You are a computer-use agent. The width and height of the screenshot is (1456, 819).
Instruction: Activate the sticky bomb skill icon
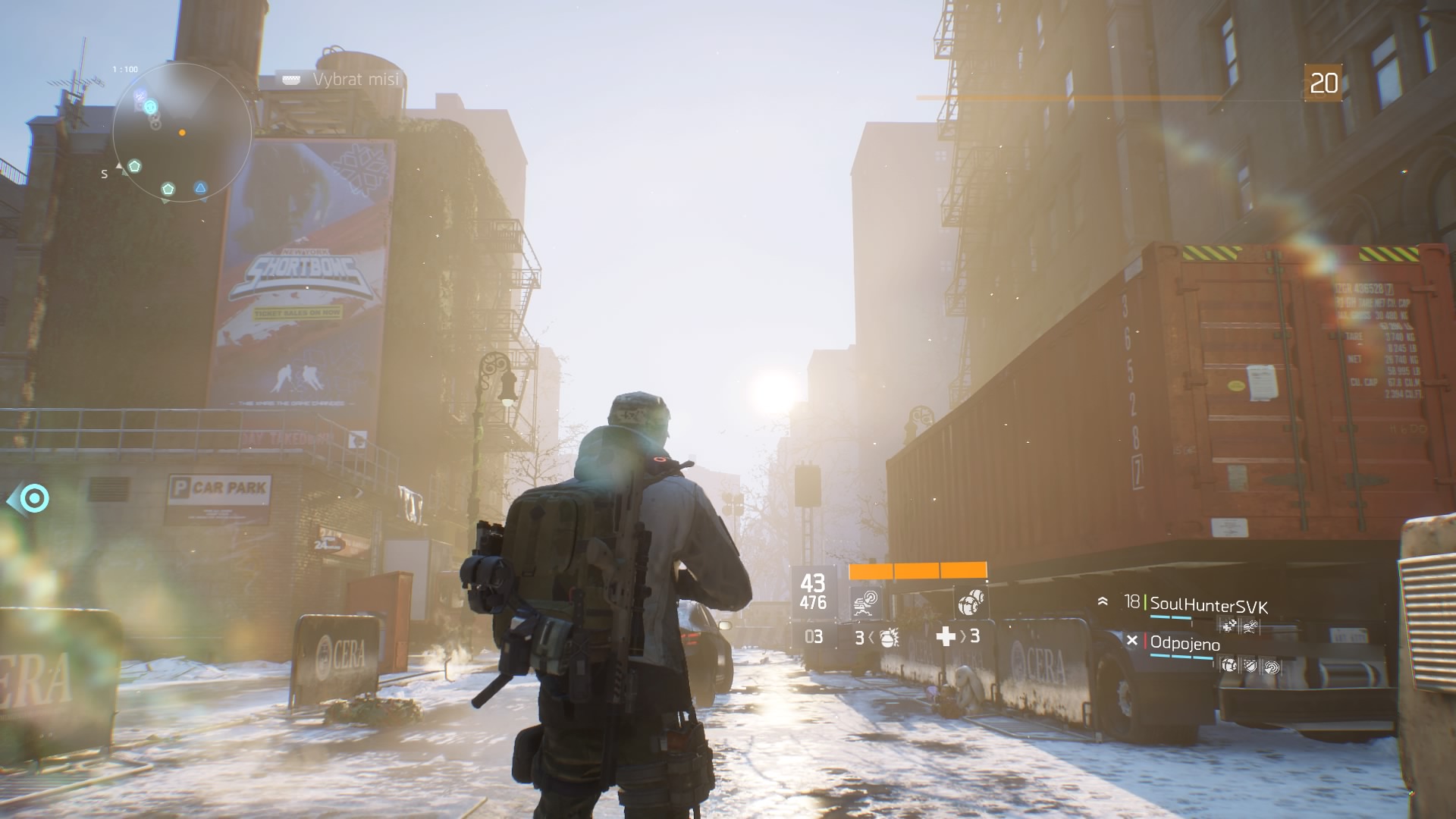(971, 603)
